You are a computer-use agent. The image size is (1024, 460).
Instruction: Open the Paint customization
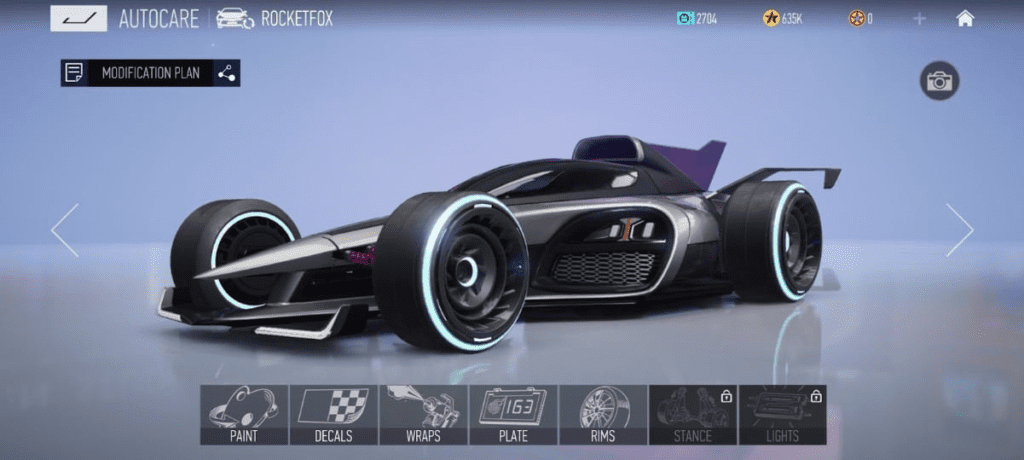click(244, 414)
